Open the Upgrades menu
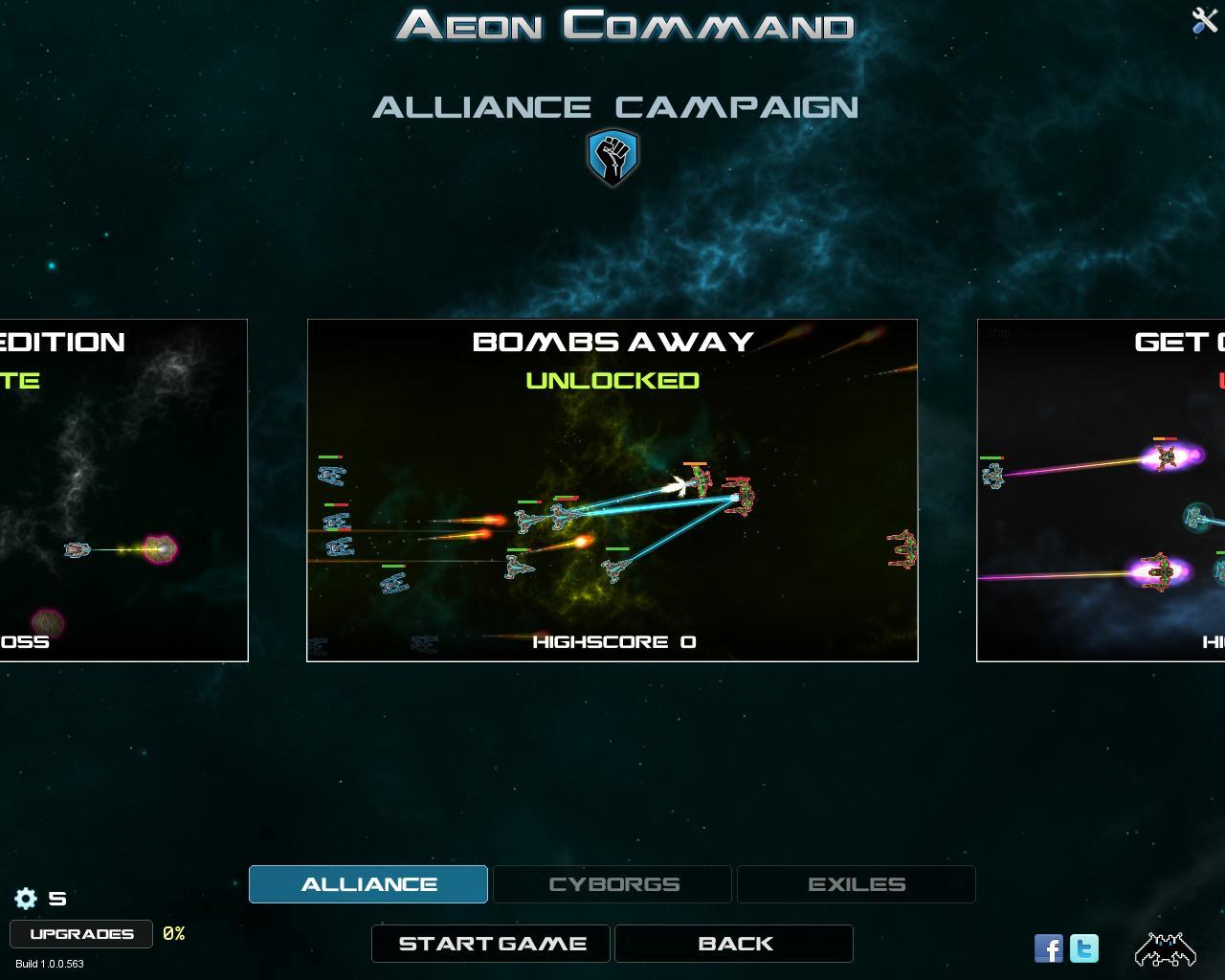Screen dimensions: 1225x980 [x=81, y=934]
